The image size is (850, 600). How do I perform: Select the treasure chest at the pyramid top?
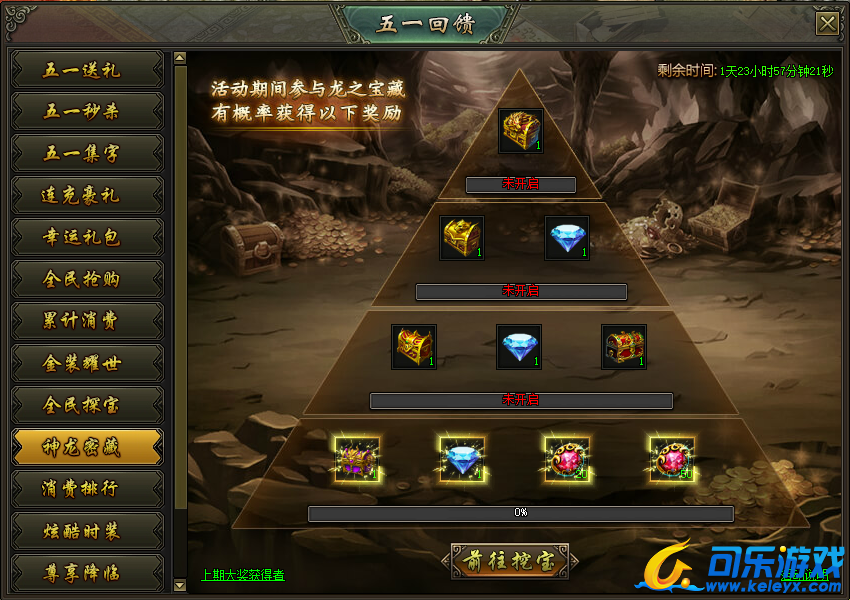[x=521, y=131]
